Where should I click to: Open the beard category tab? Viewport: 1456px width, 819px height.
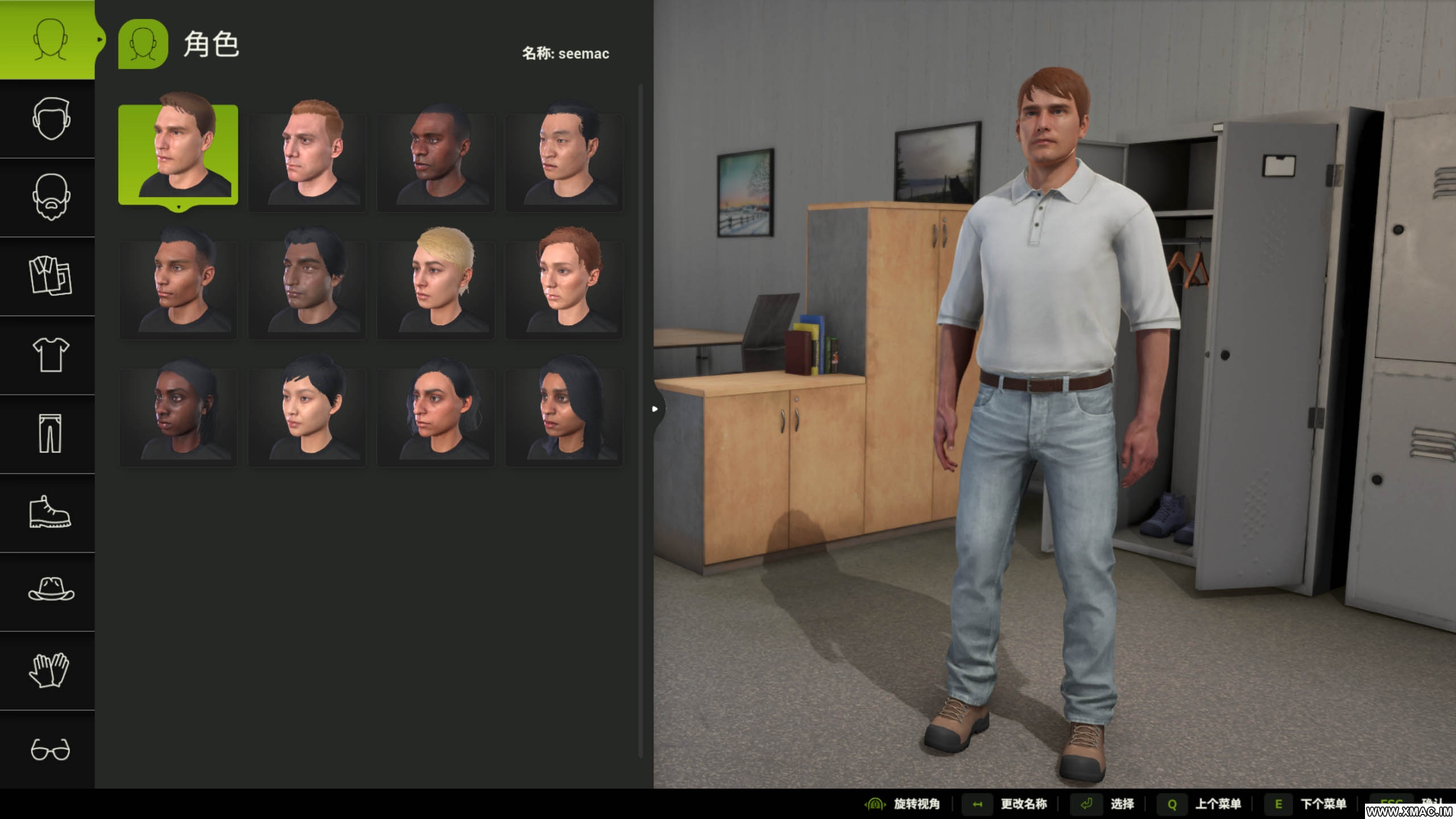(50, 197)
